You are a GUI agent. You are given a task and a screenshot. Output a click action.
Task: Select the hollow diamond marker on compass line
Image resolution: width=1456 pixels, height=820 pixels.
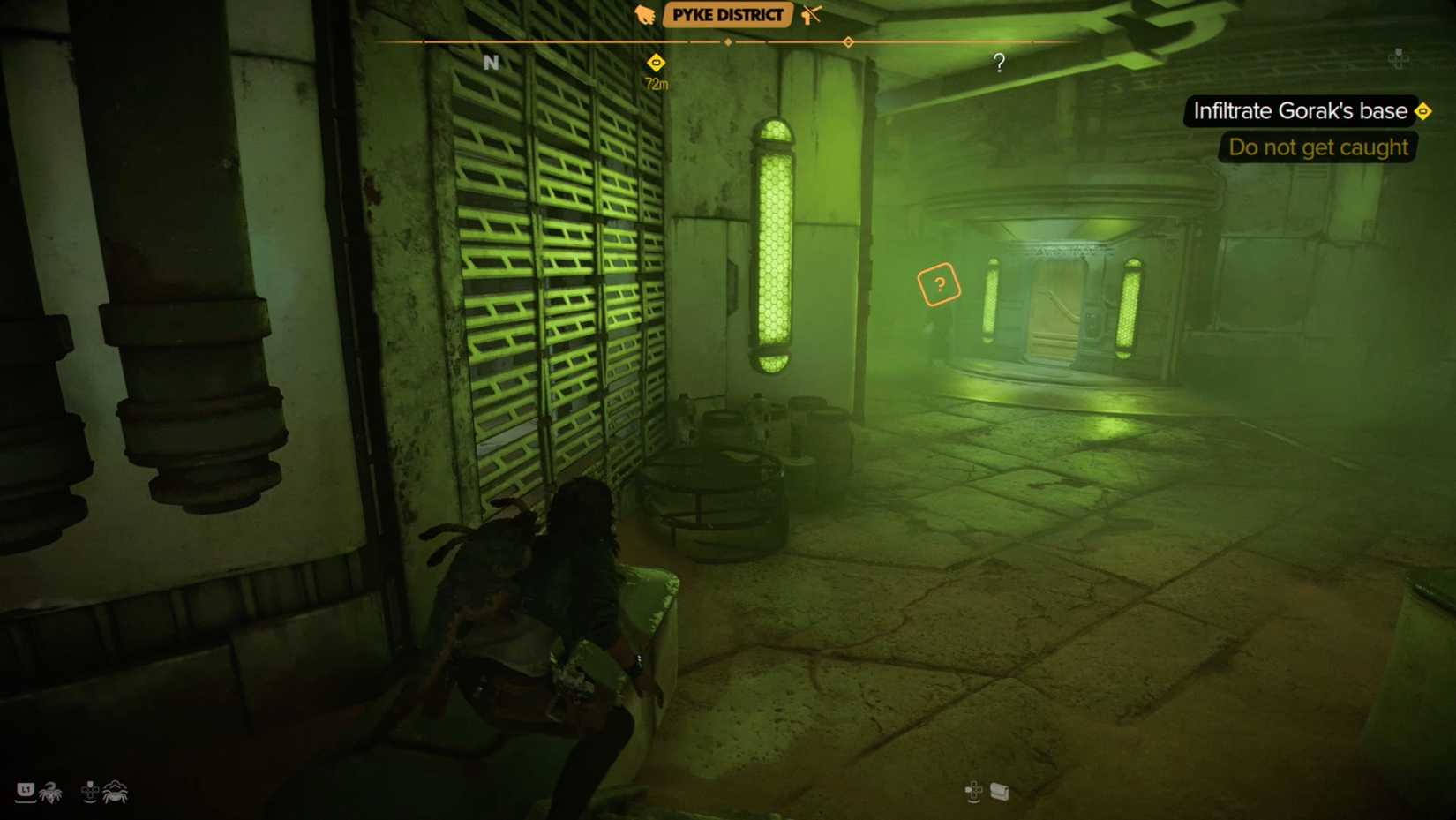click(x=848, y=41)
